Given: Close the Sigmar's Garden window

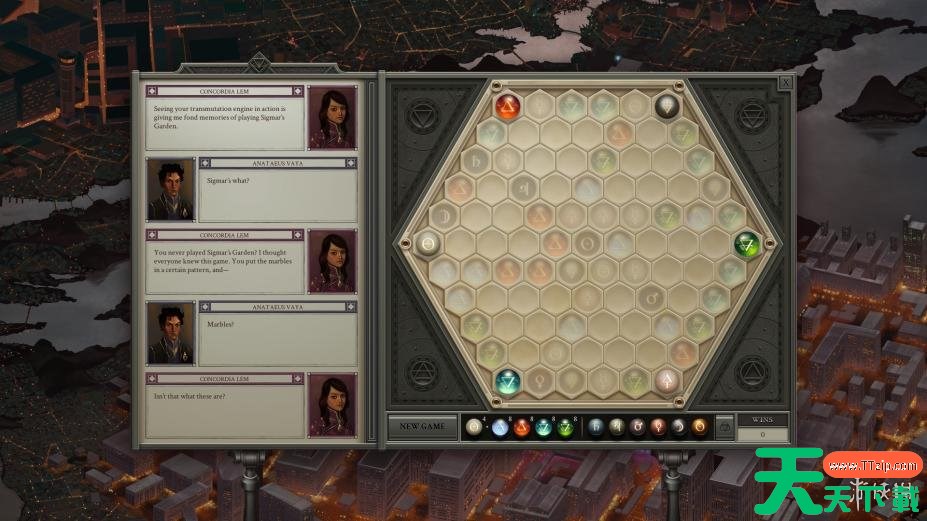Looking at the screenshot, I should pyautogui.click(x=786, y=83).
